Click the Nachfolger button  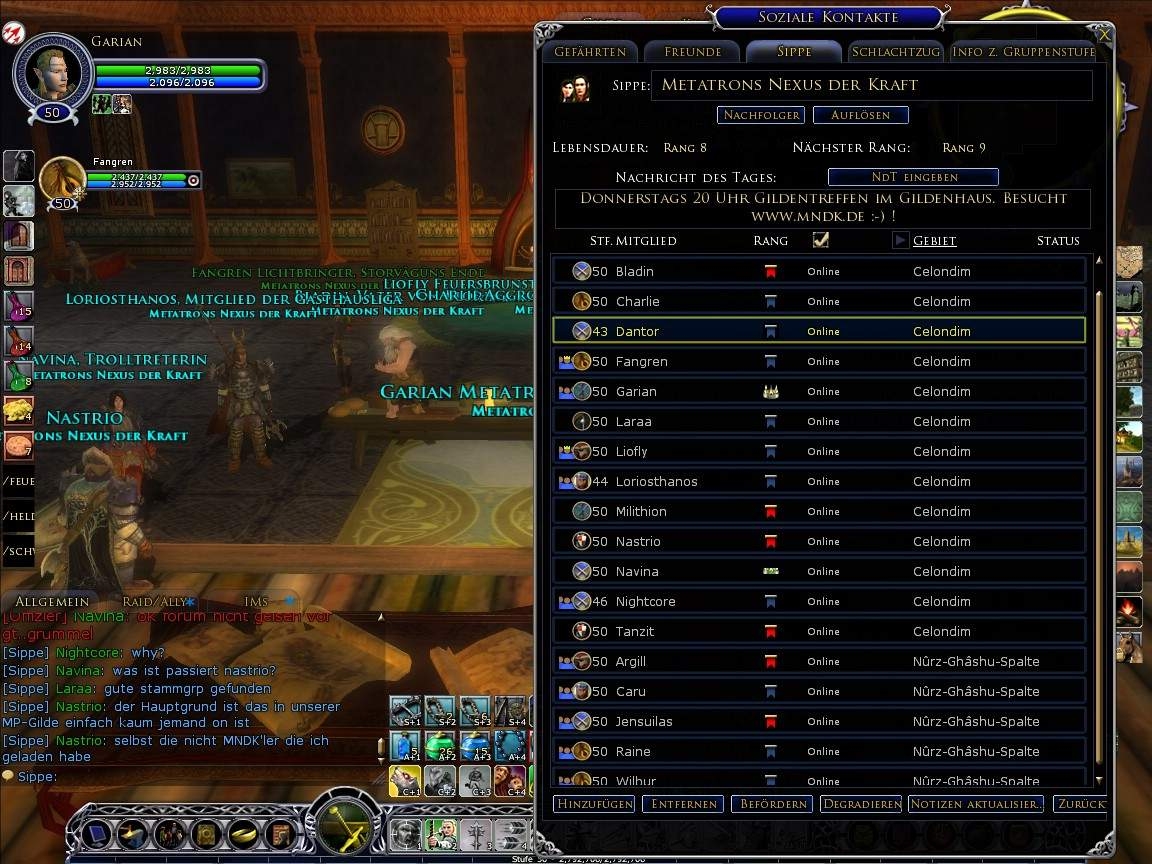pos(761,115)
